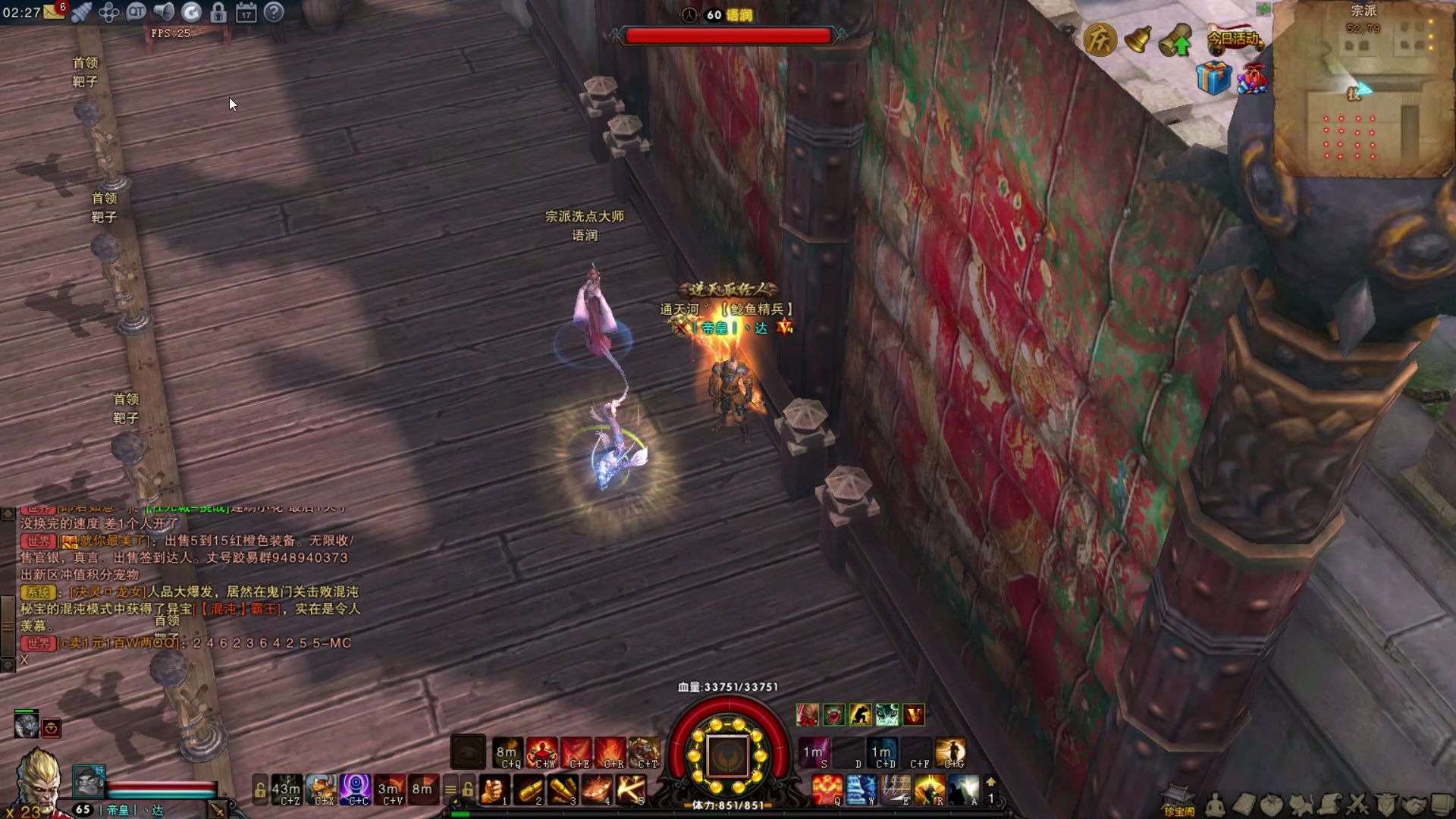The height and width of the screenshot is (819, 1456).
Task: Use the crossed golden staffs skill slot 3
Action: coord(562,790)
